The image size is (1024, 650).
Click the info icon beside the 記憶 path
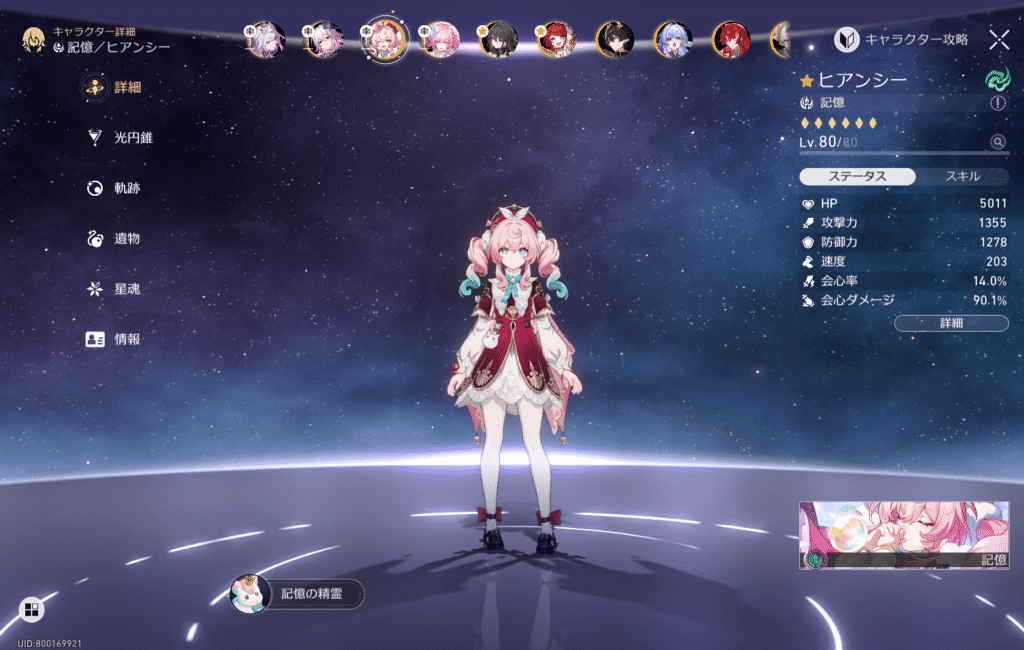click(x=997, y=103)
